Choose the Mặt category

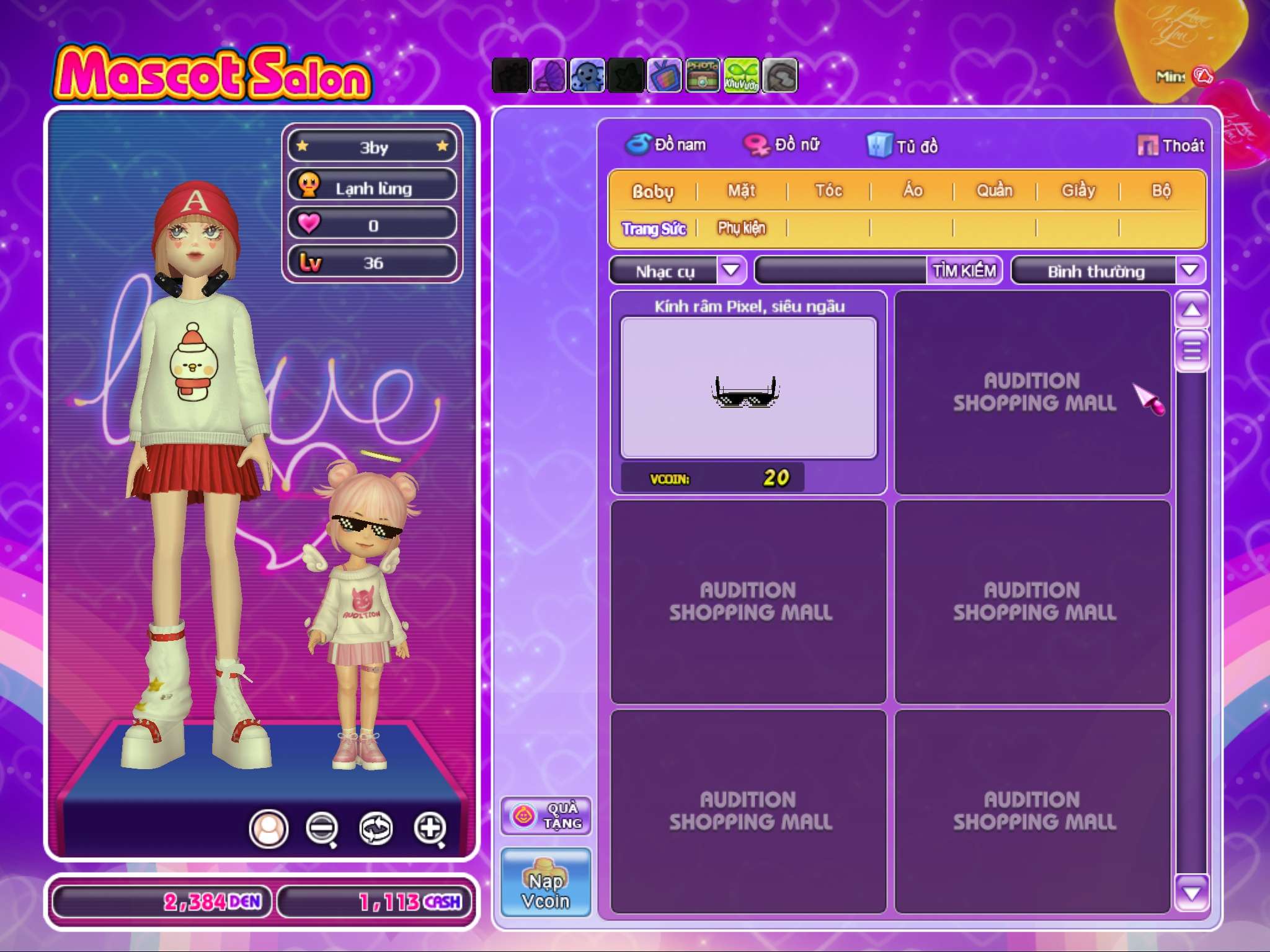[741, 191]
